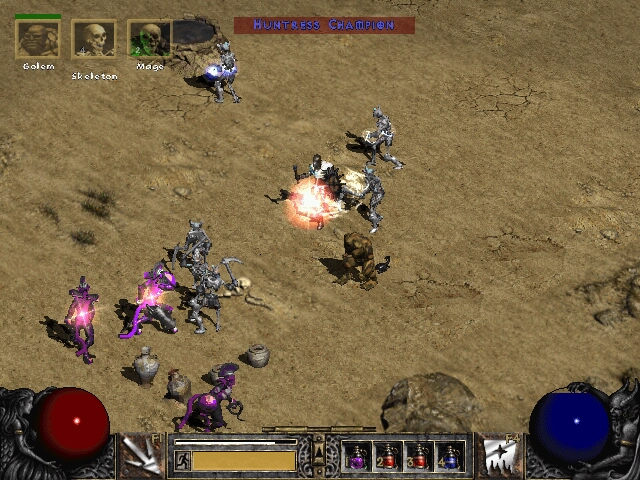Drink the red potion in belt slot 2
The width and height of the screenshot is (640, 480).
(388, 457)
